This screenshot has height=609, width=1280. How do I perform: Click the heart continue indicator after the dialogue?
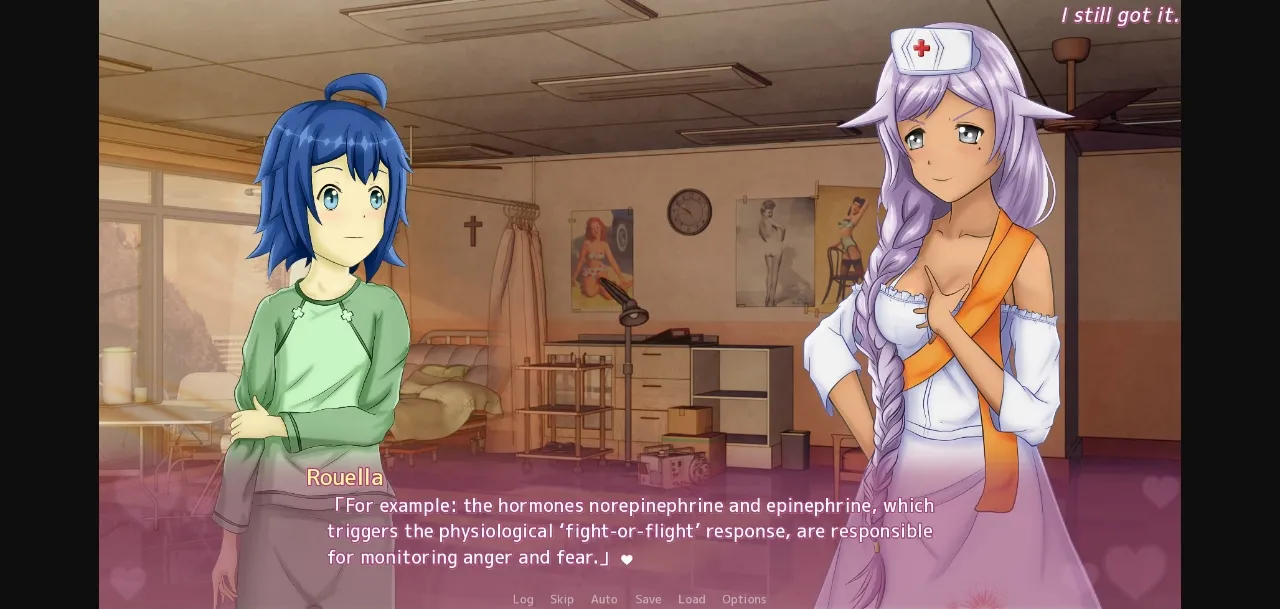627,560
